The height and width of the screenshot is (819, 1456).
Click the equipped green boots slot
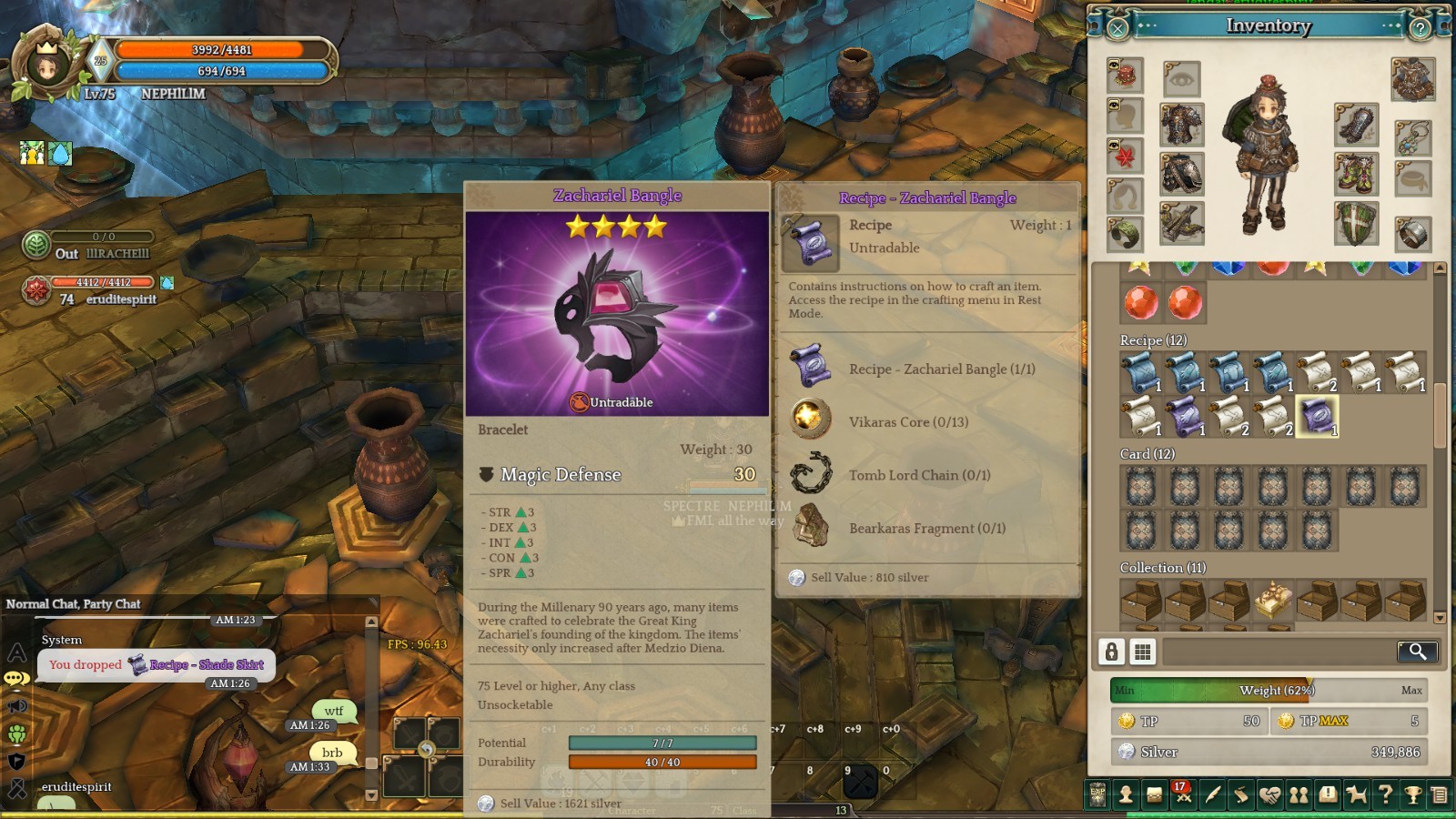click(1356, 174)
